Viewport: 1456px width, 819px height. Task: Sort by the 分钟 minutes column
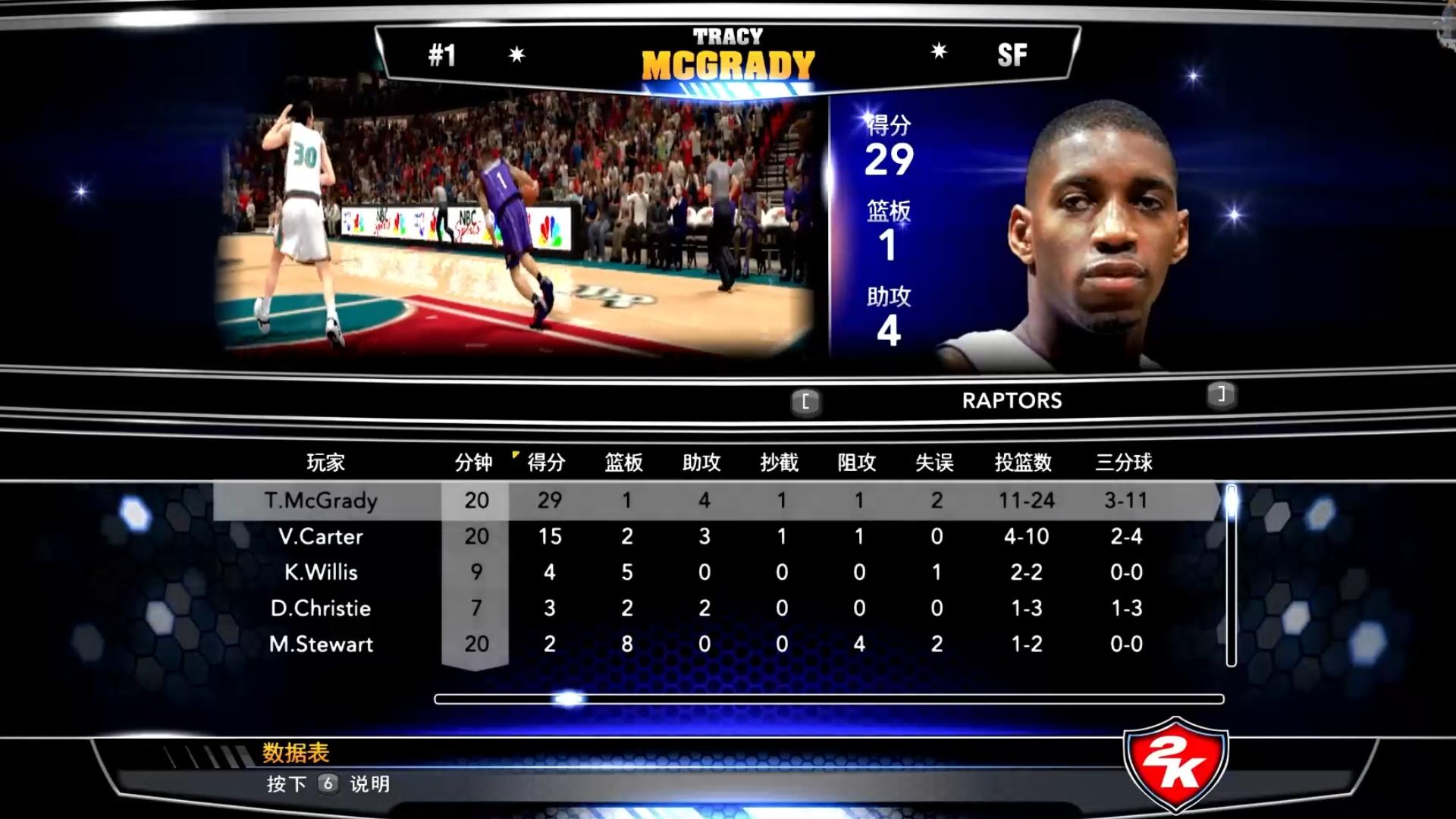(474, 462)
